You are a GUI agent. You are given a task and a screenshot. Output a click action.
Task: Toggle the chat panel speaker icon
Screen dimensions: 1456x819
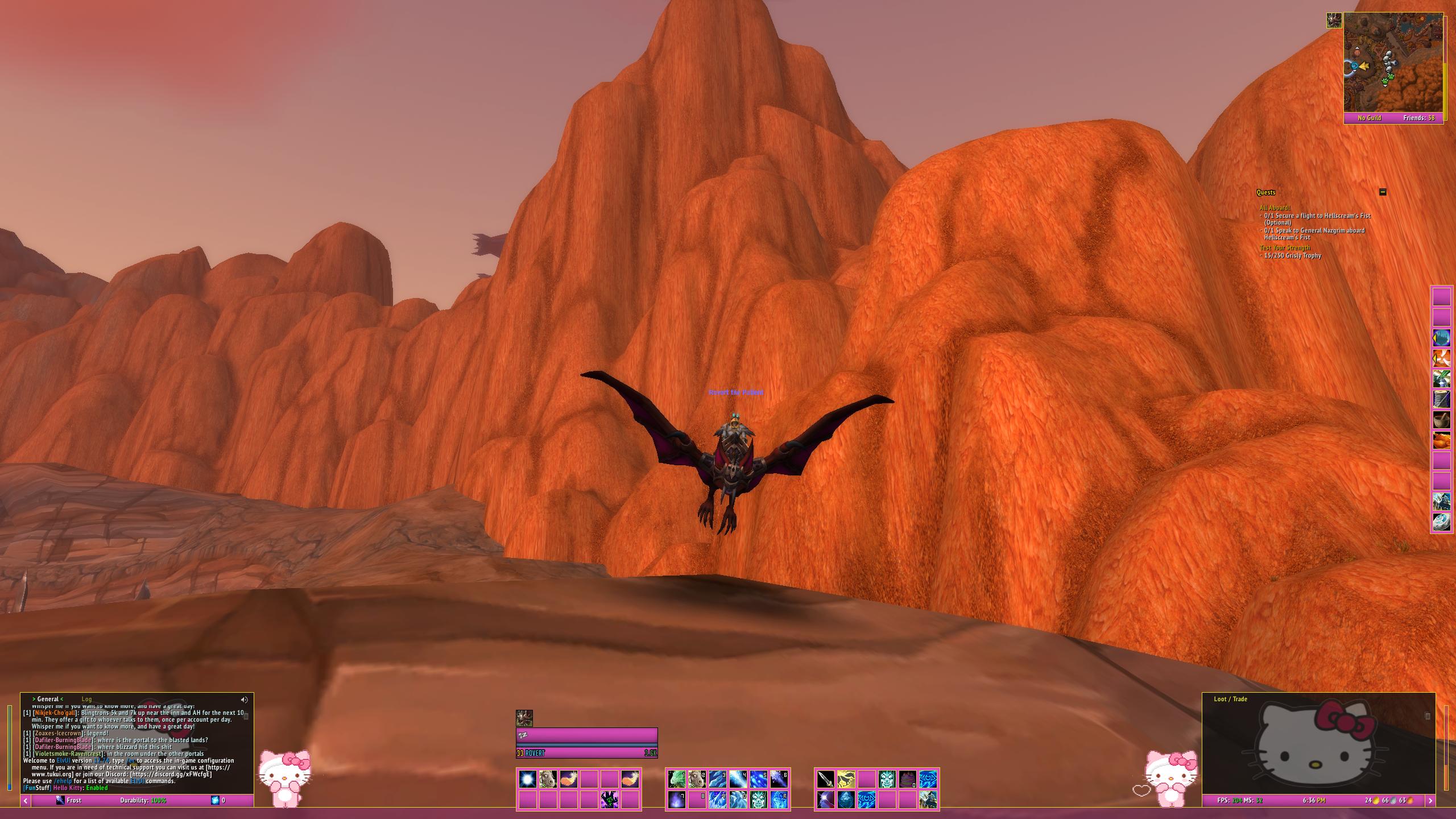pyautogui.click(x=244, y=700)
